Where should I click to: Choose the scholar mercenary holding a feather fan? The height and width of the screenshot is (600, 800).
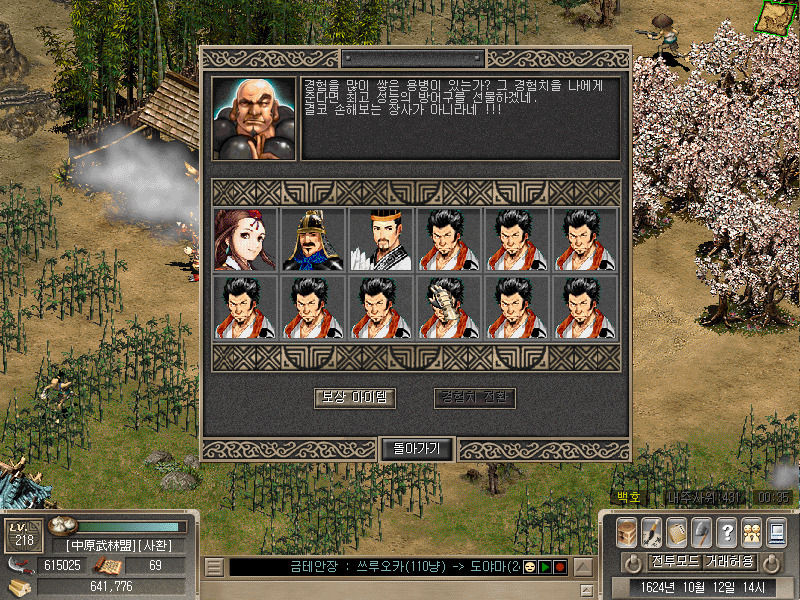pos(381,240)
